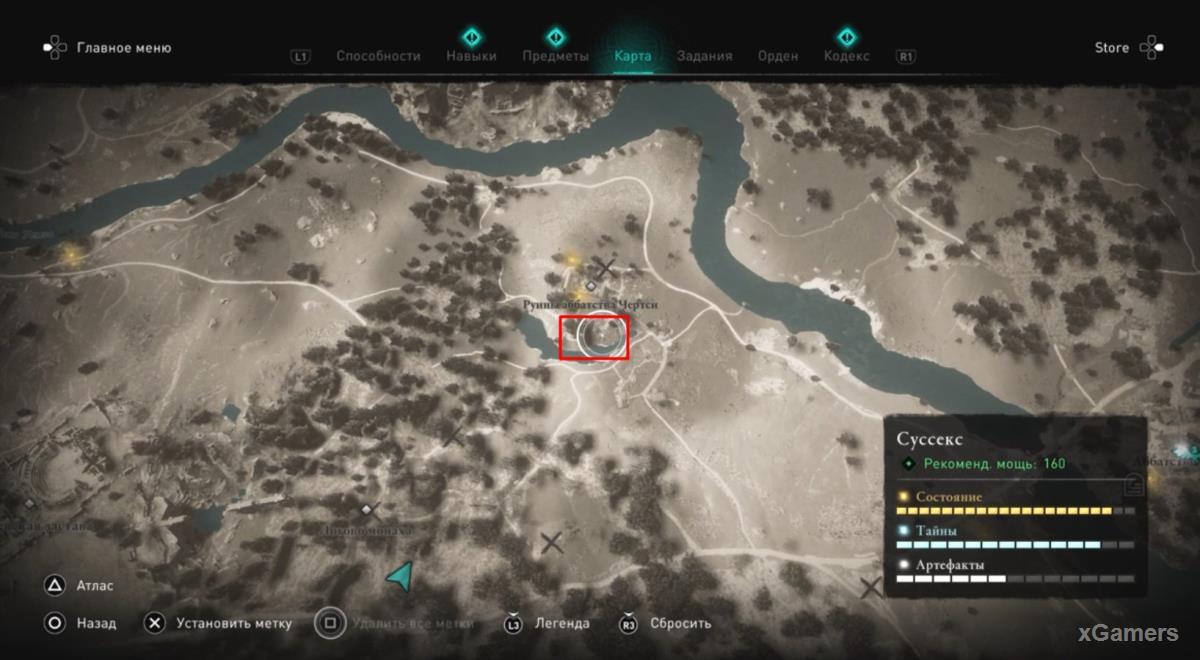Click the teal player arrow marker

401,576
